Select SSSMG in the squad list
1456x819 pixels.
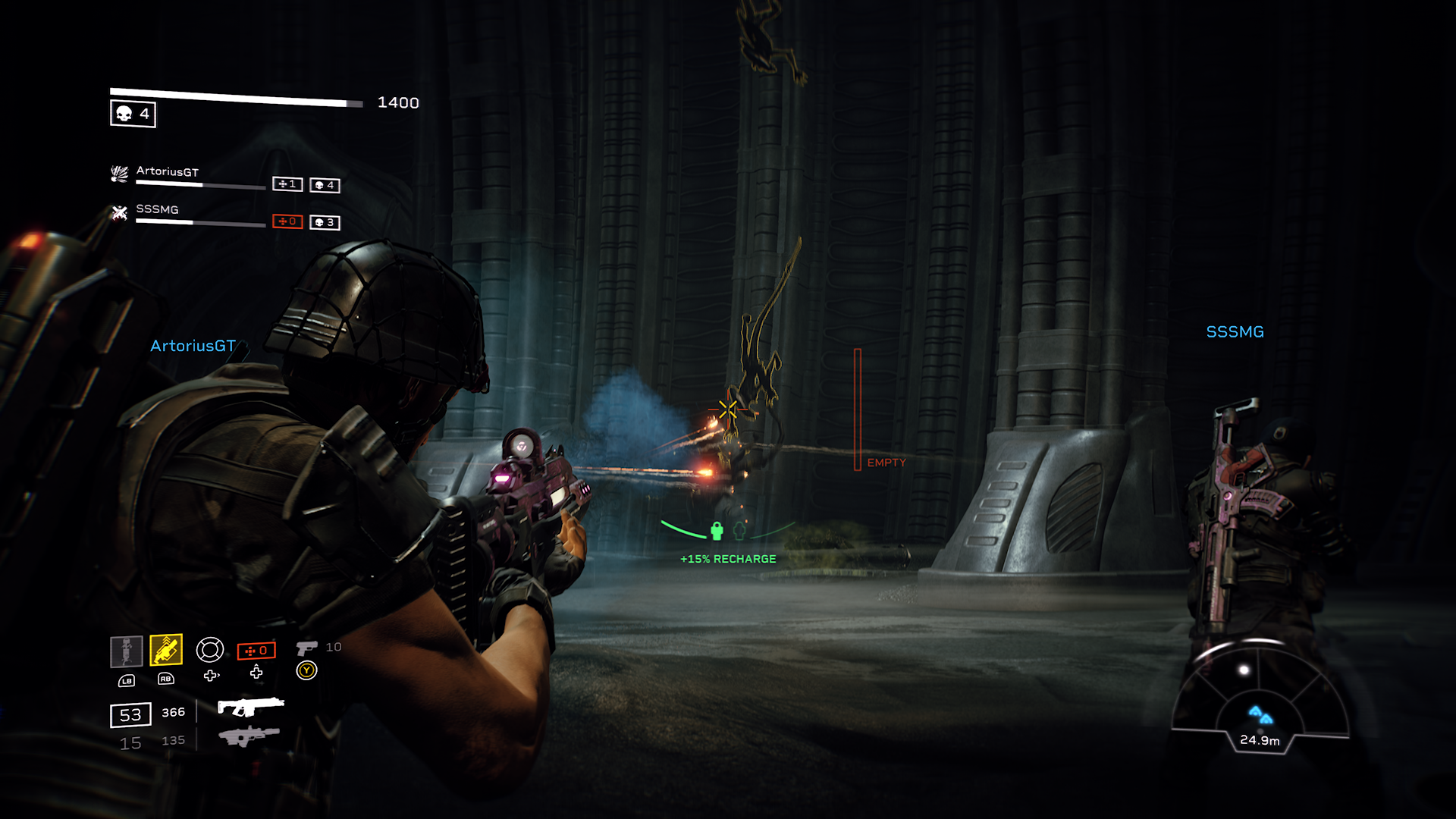click(x=157, y=209)
